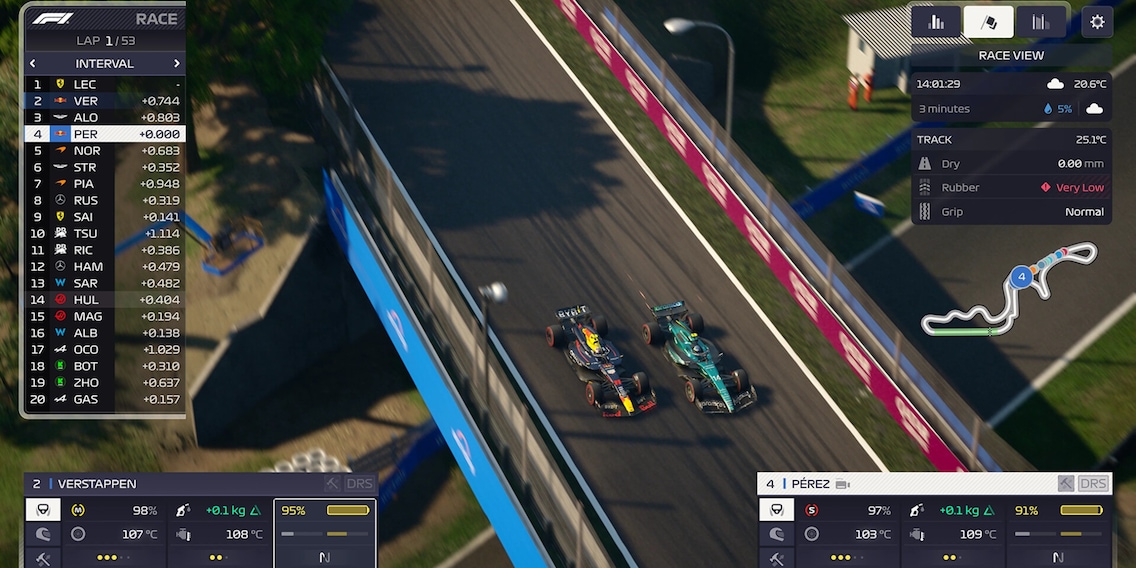Viewport: 1136px width, 568px height.
Task: Open Pérez's helmet driver tab
Action: (x=777, y=535)
